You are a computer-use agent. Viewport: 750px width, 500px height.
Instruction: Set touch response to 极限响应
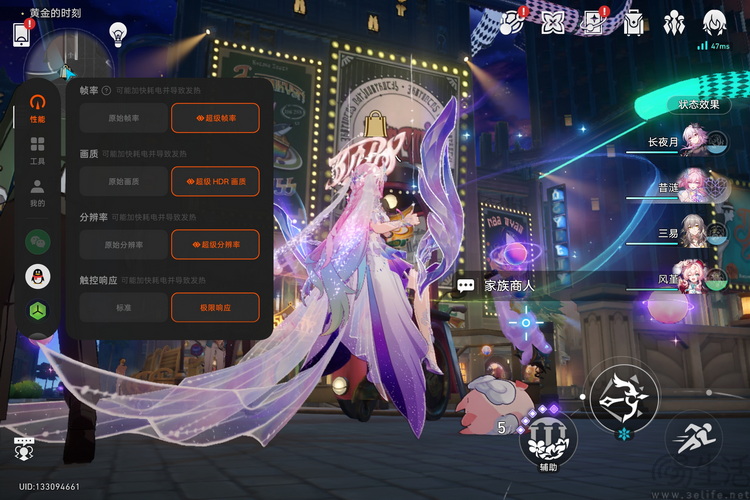215,307
